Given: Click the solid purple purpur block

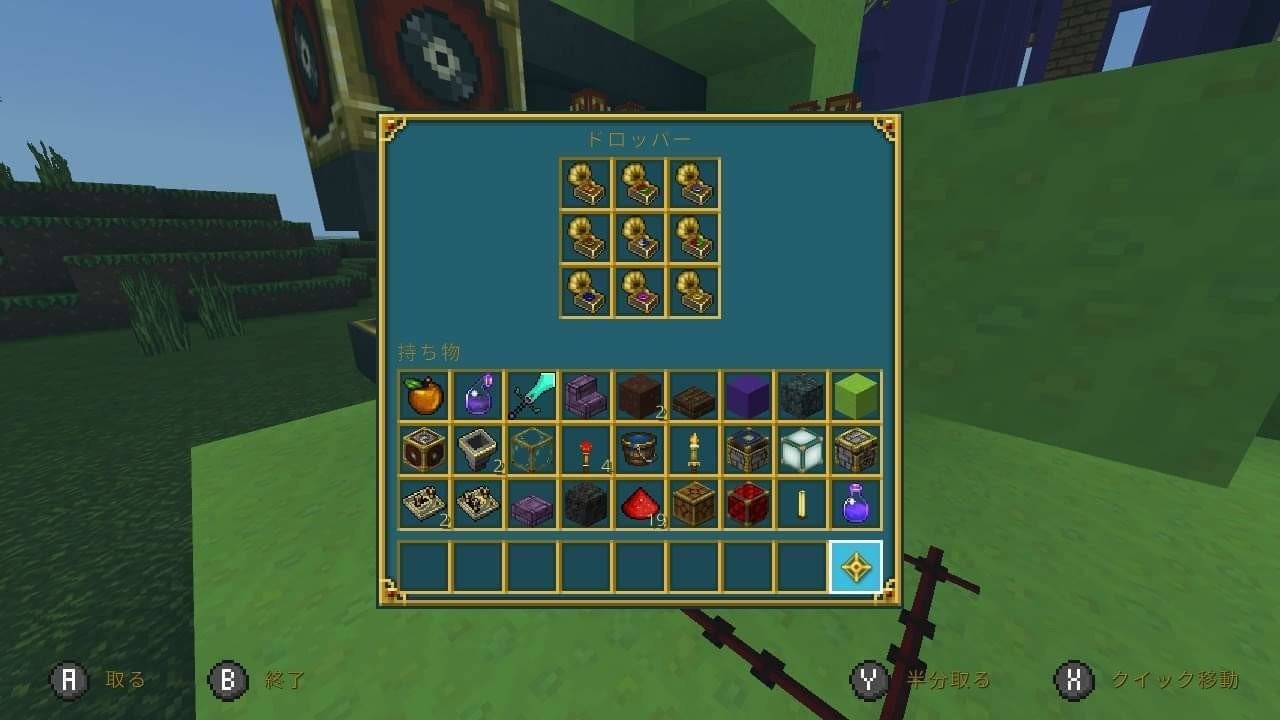Looking at the screenshot, I should point(748,395).
